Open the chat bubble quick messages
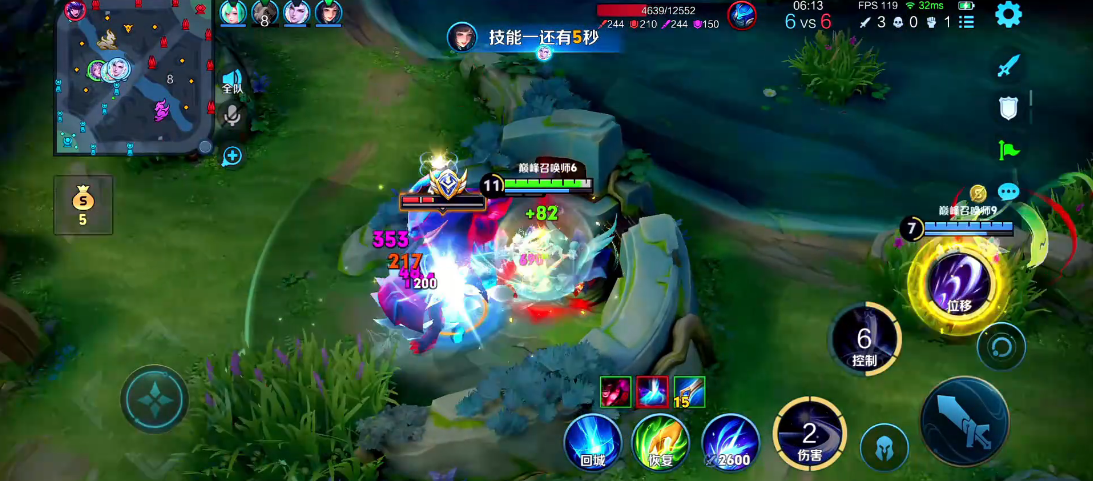 pos(1008,191)
